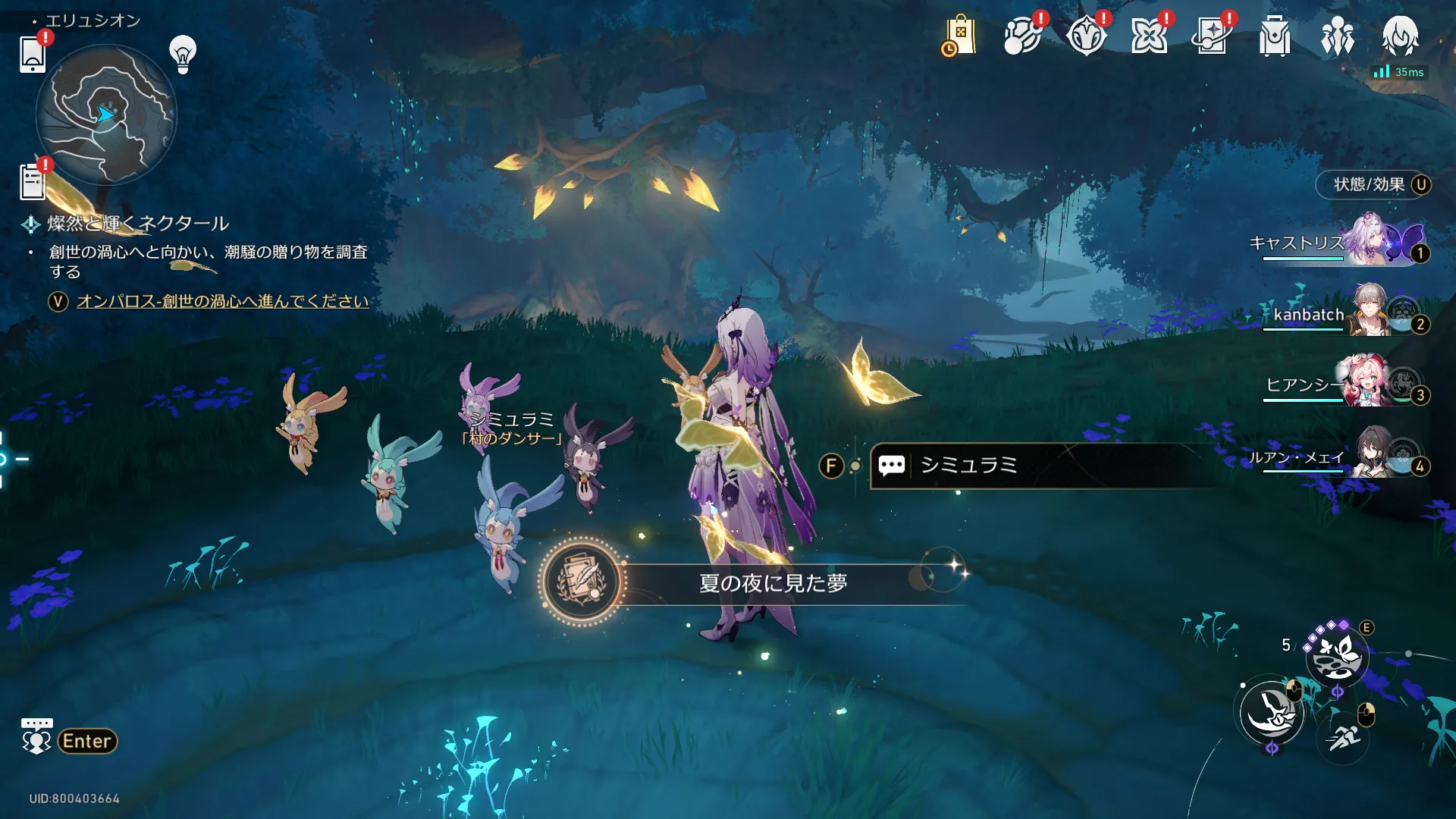This screenshot has height=819, width=1456.
Task: Open the phone menu icon
Action: click(33, 55)
